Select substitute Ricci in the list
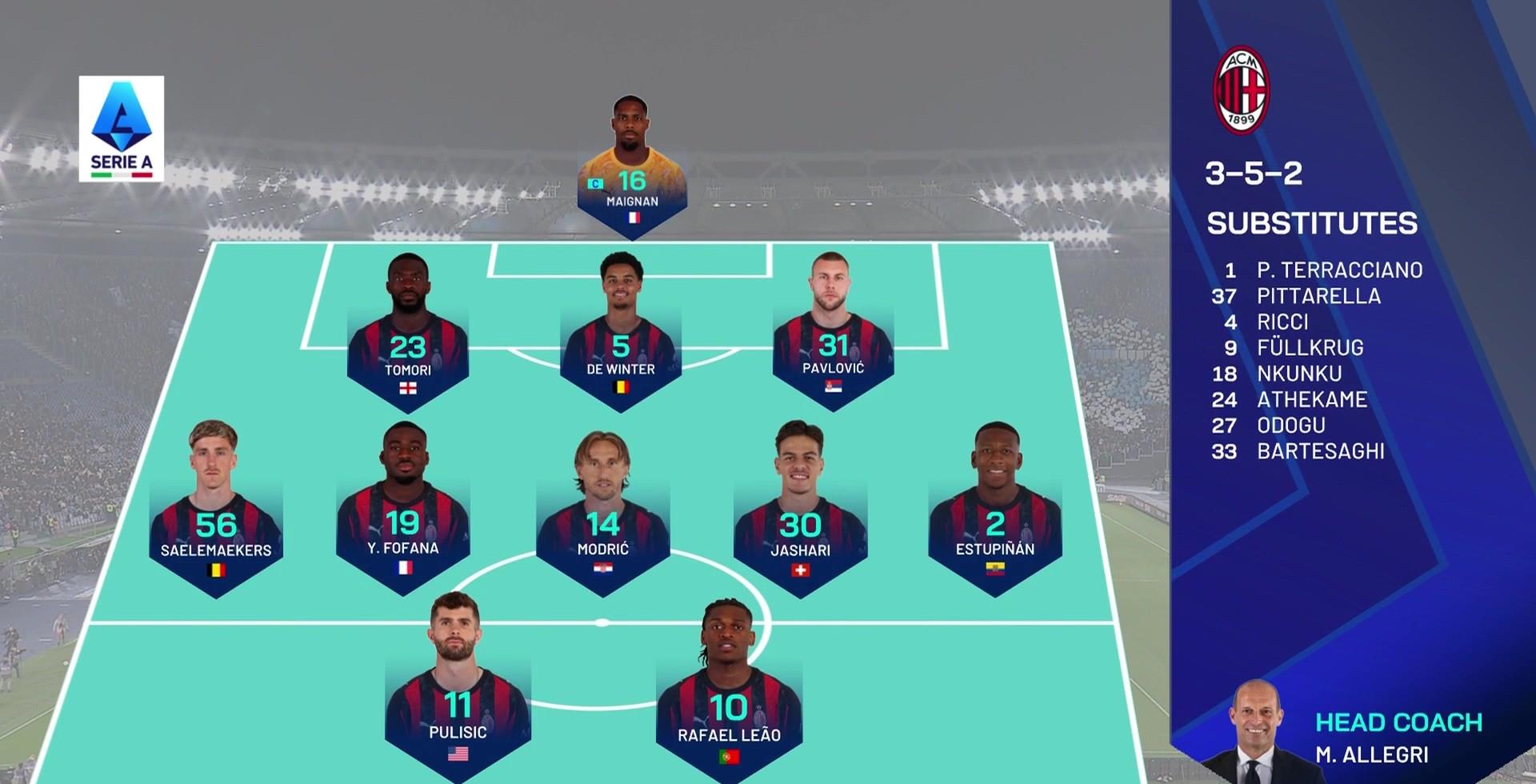The image size is (1536, 784). point(1282,322)
